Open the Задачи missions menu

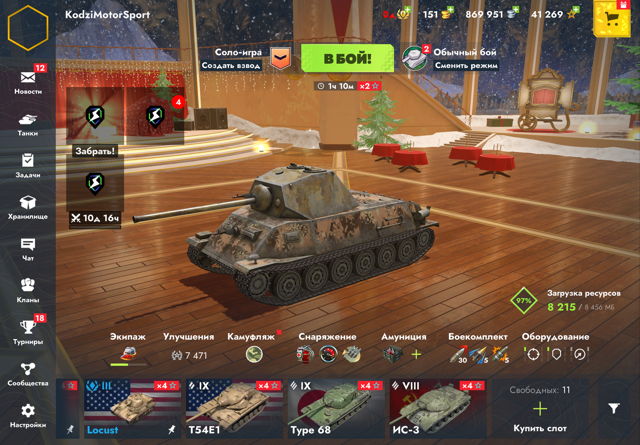tap(28, 165)
